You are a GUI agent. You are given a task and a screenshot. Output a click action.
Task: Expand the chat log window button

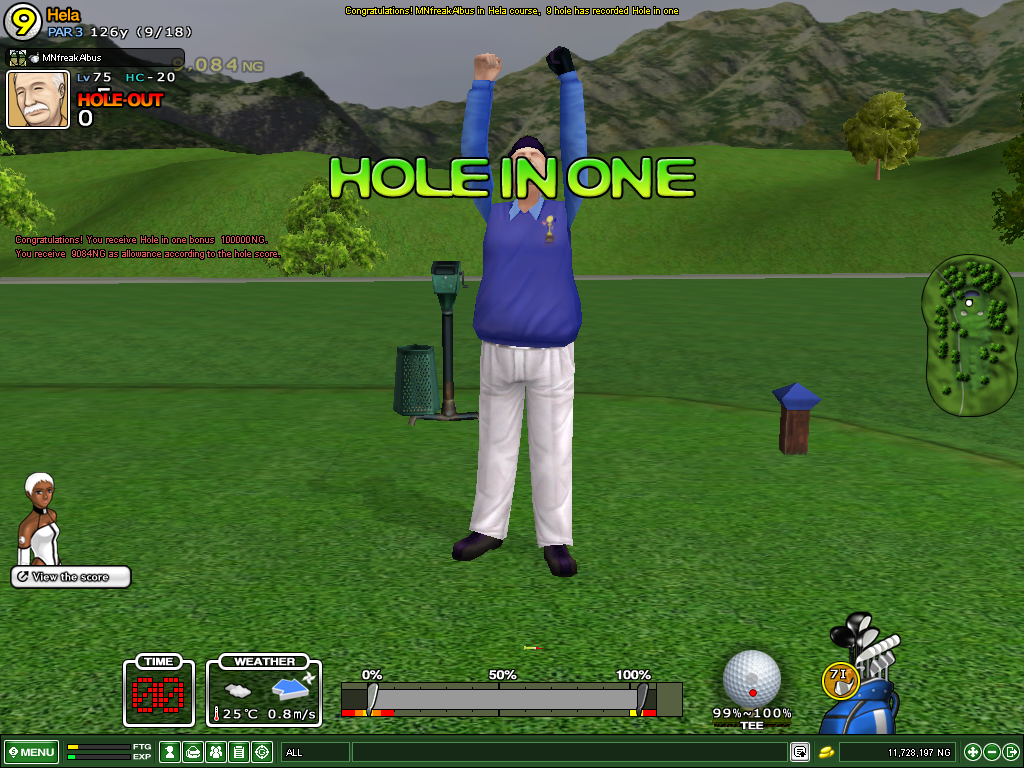tap(800, 752)
